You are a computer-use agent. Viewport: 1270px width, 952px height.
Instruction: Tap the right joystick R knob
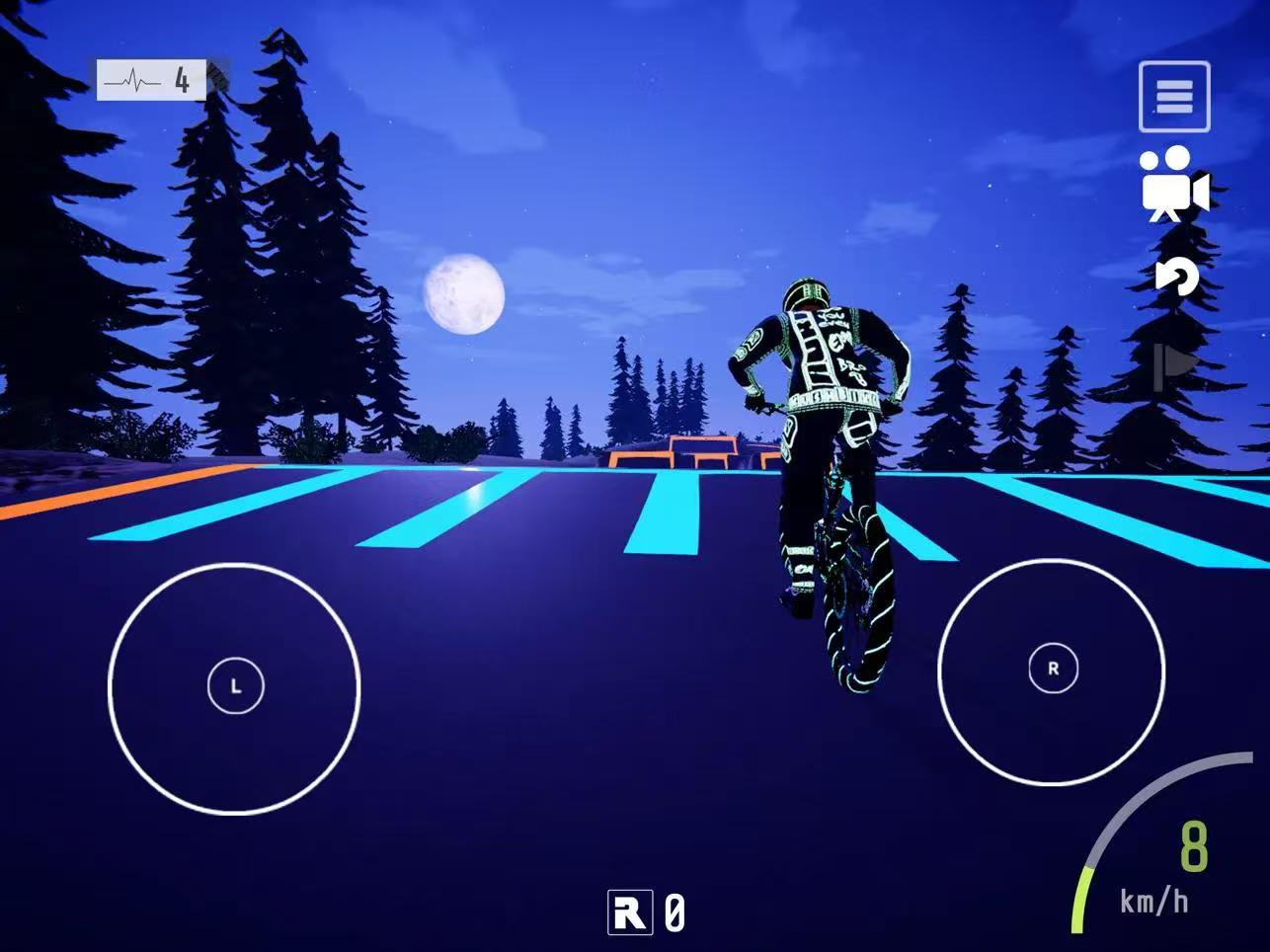pos(1053,669)
